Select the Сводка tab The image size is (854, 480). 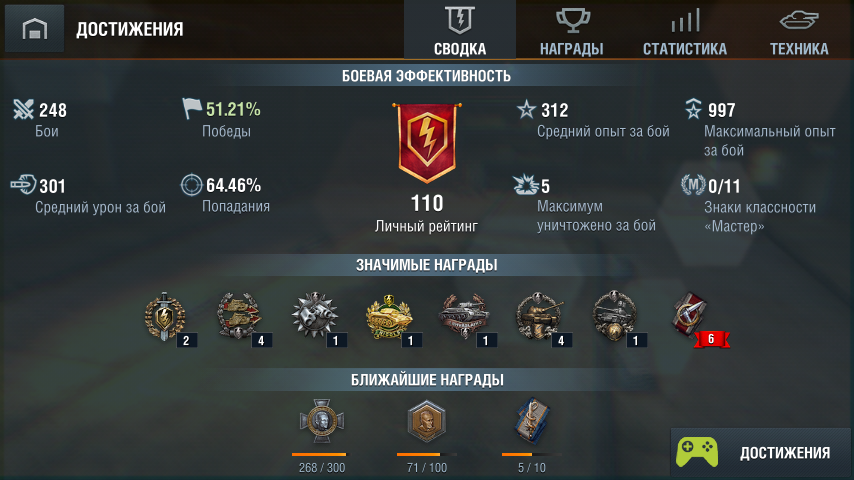(460, 30)
